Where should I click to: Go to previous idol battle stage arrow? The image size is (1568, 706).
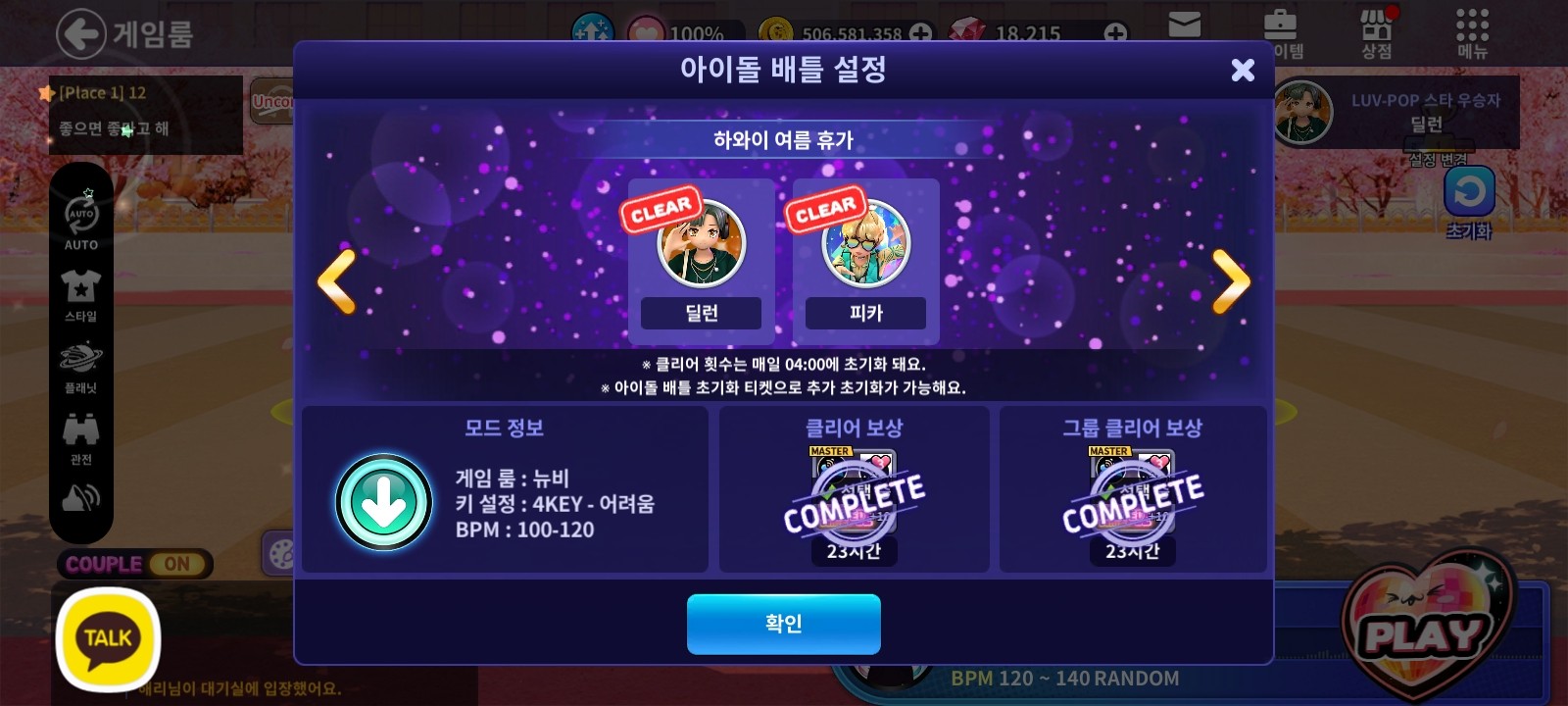click(337, 281)
